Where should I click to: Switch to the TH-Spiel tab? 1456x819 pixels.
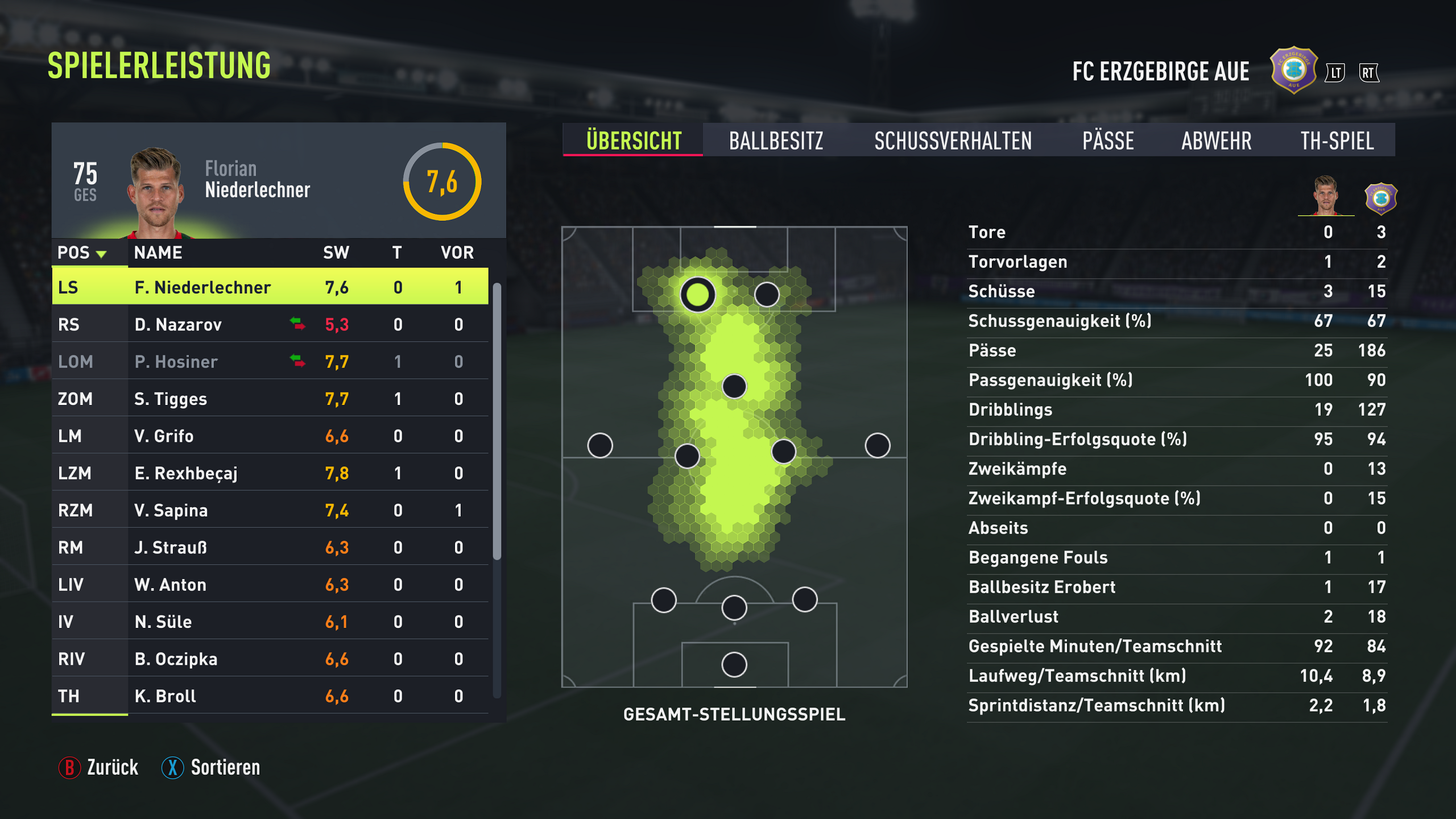click(x=1337, y=140)
